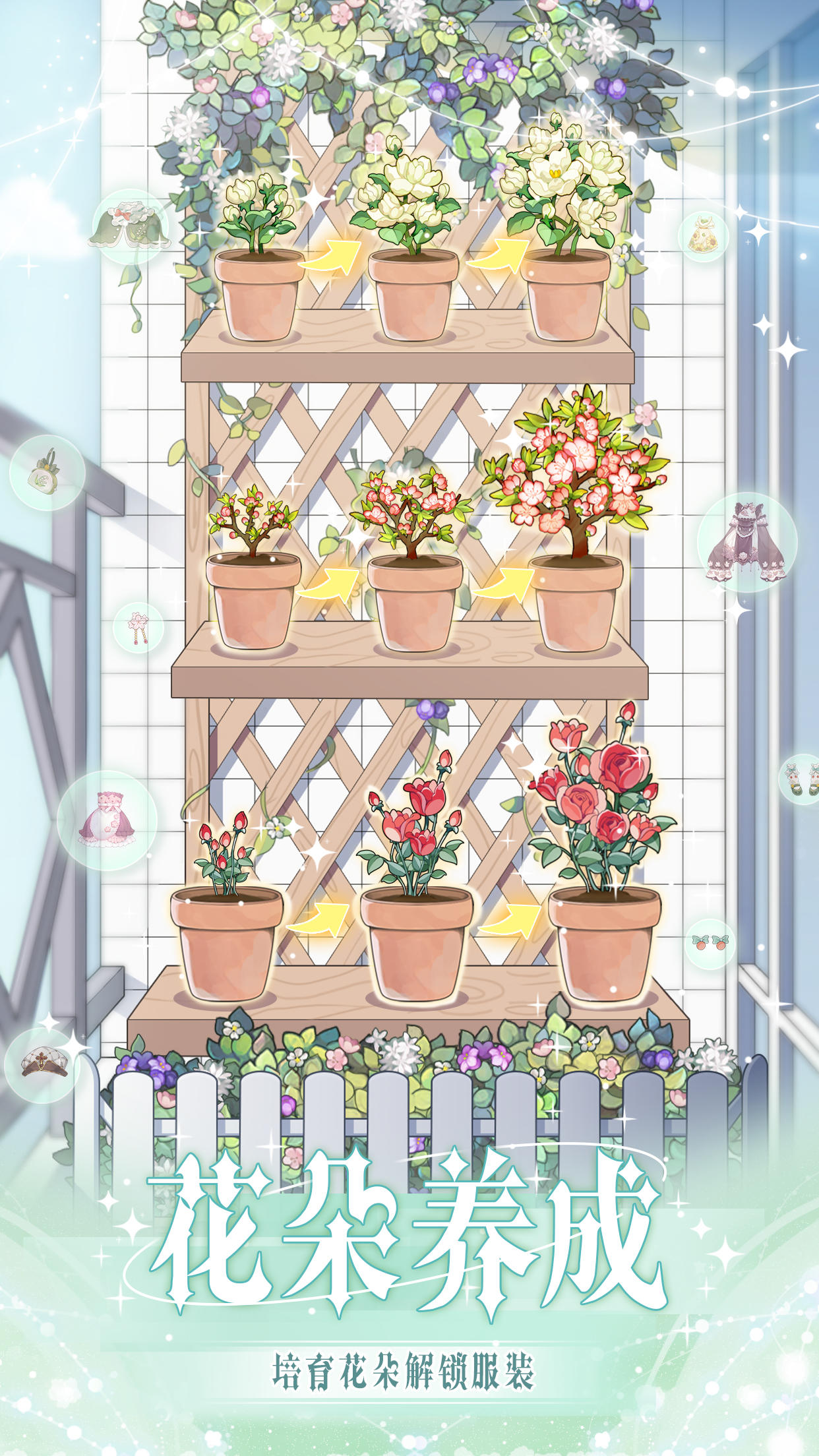The height and width of the screenshot is (1456, 819).
Task: Select the green bow shoes bubble
Action: pos(802,779)
